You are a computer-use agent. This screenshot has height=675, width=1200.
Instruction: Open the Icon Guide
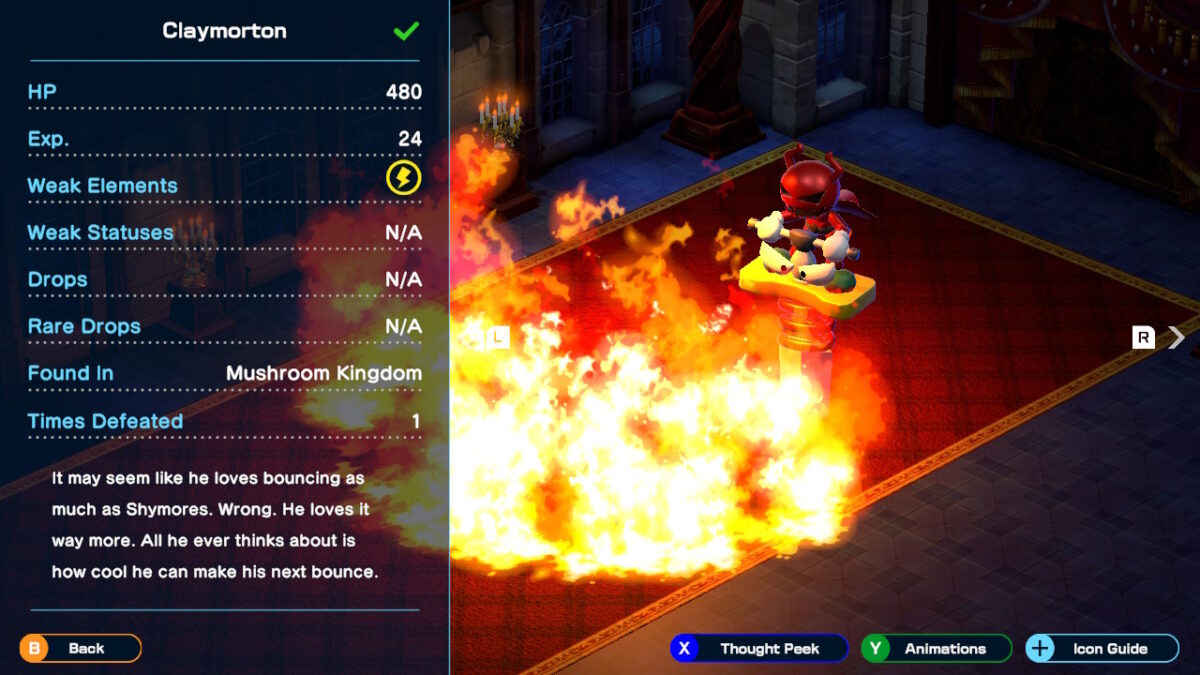(1101, 648)
